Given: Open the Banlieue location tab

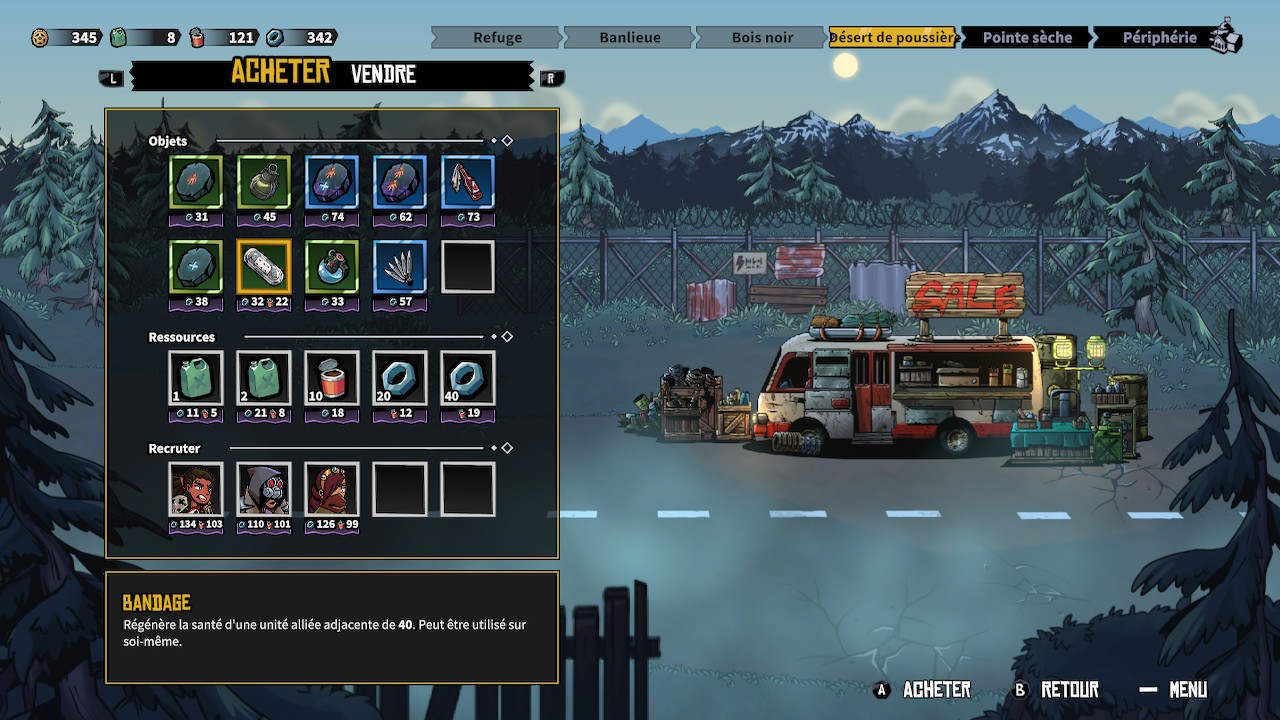Looking at the screenshot, I should 629,38.
